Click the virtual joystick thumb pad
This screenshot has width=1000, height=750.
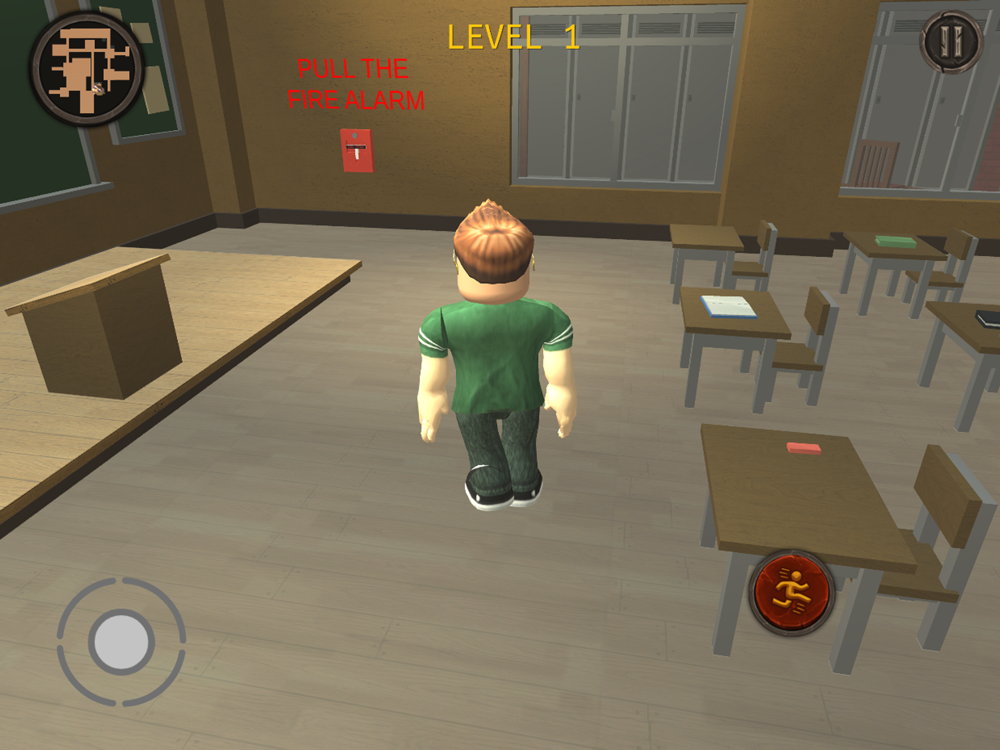coord(121,641)
